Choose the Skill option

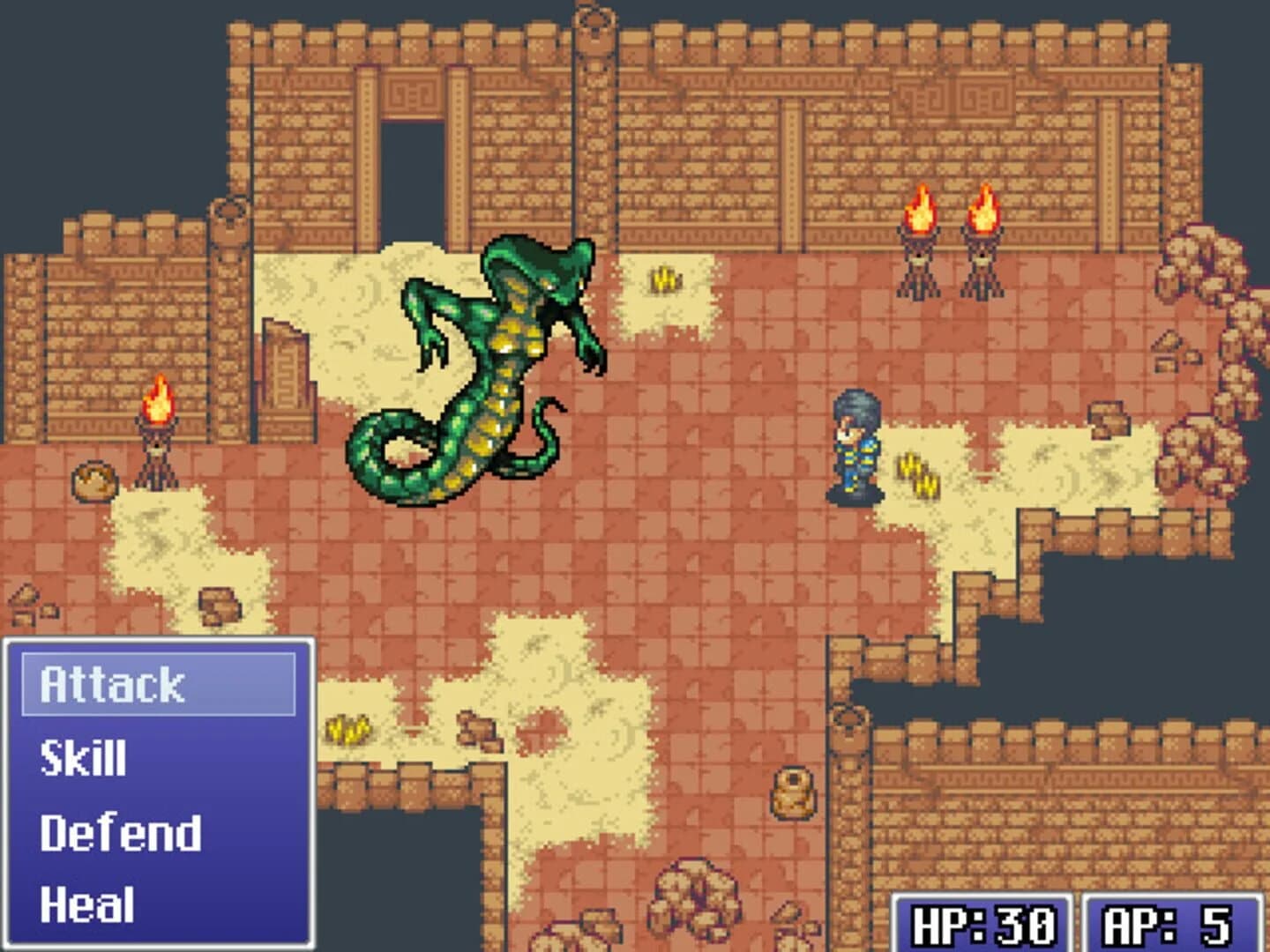tap(84, 756)
